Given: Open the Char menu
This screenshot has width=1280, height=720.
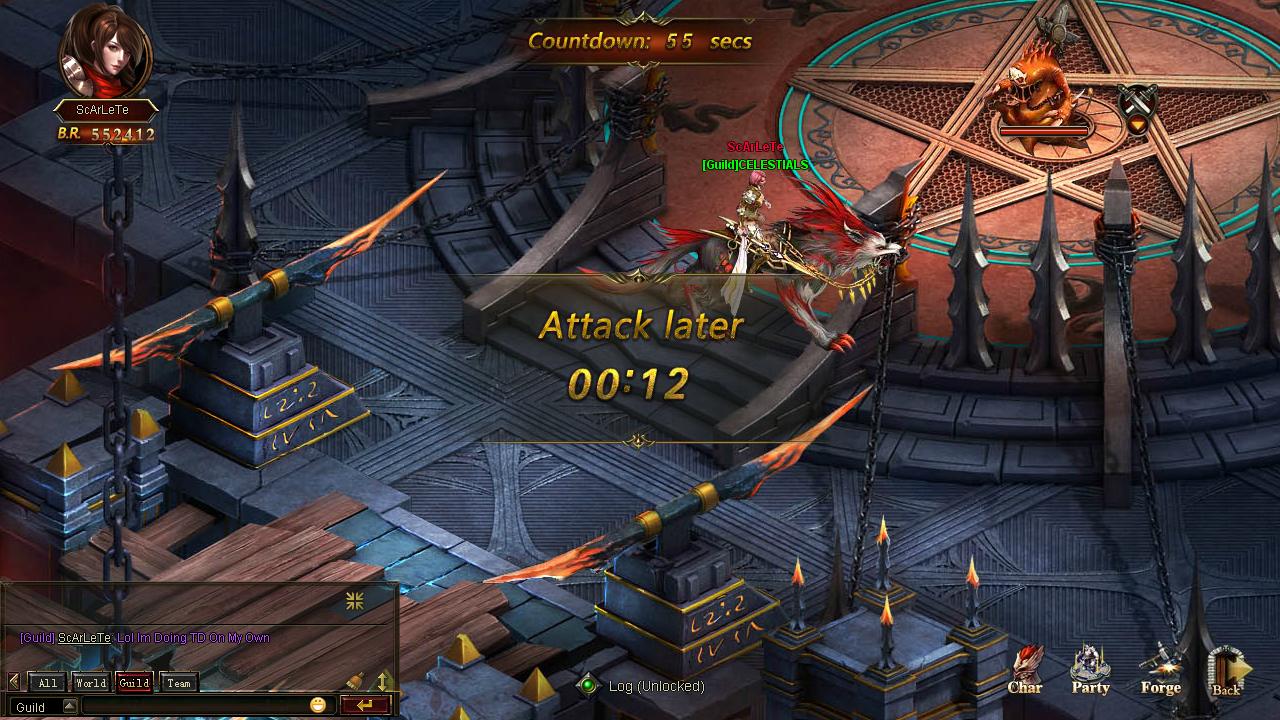Looking at the screenshot, I should point(1025,669).
